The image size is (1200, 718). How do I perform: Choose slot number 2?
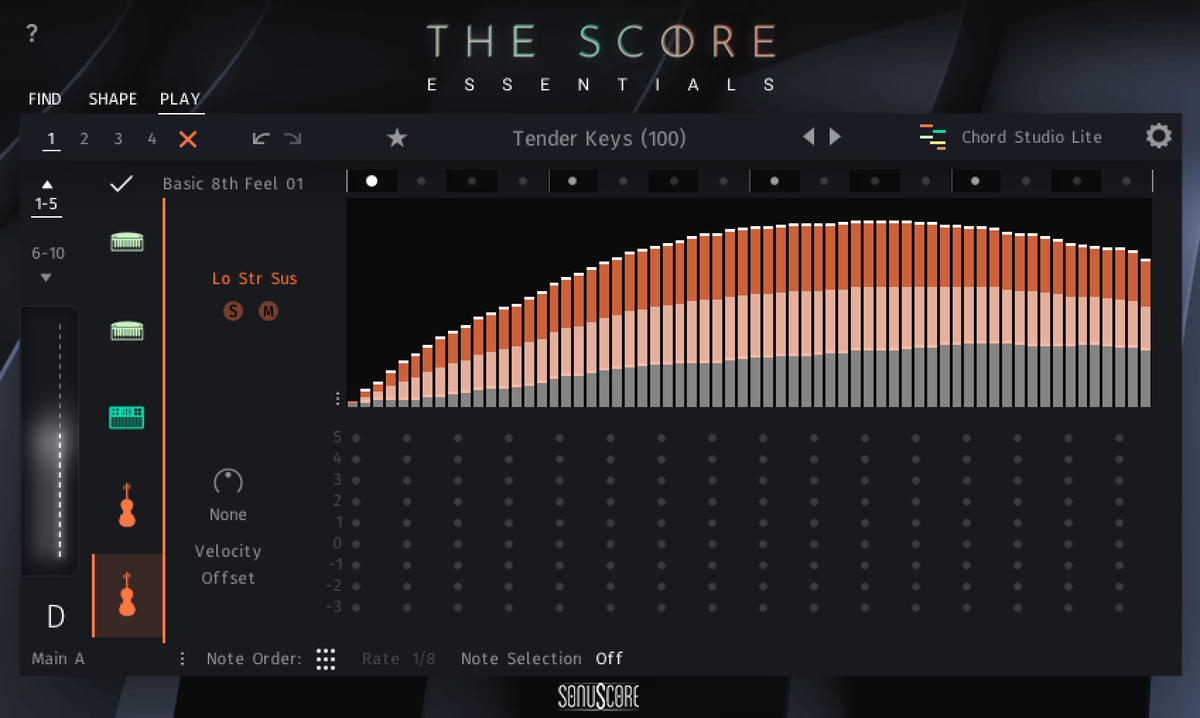(84, 139)
